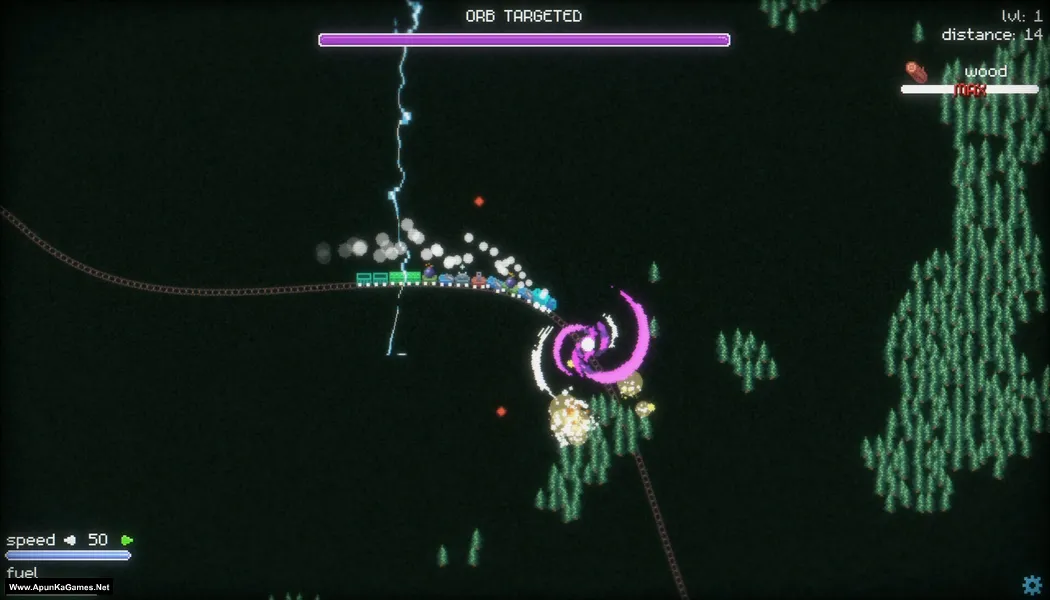Decrease train speed with the white arrow
Viewport: 1050px width, 600px height.
pos(70,540)
